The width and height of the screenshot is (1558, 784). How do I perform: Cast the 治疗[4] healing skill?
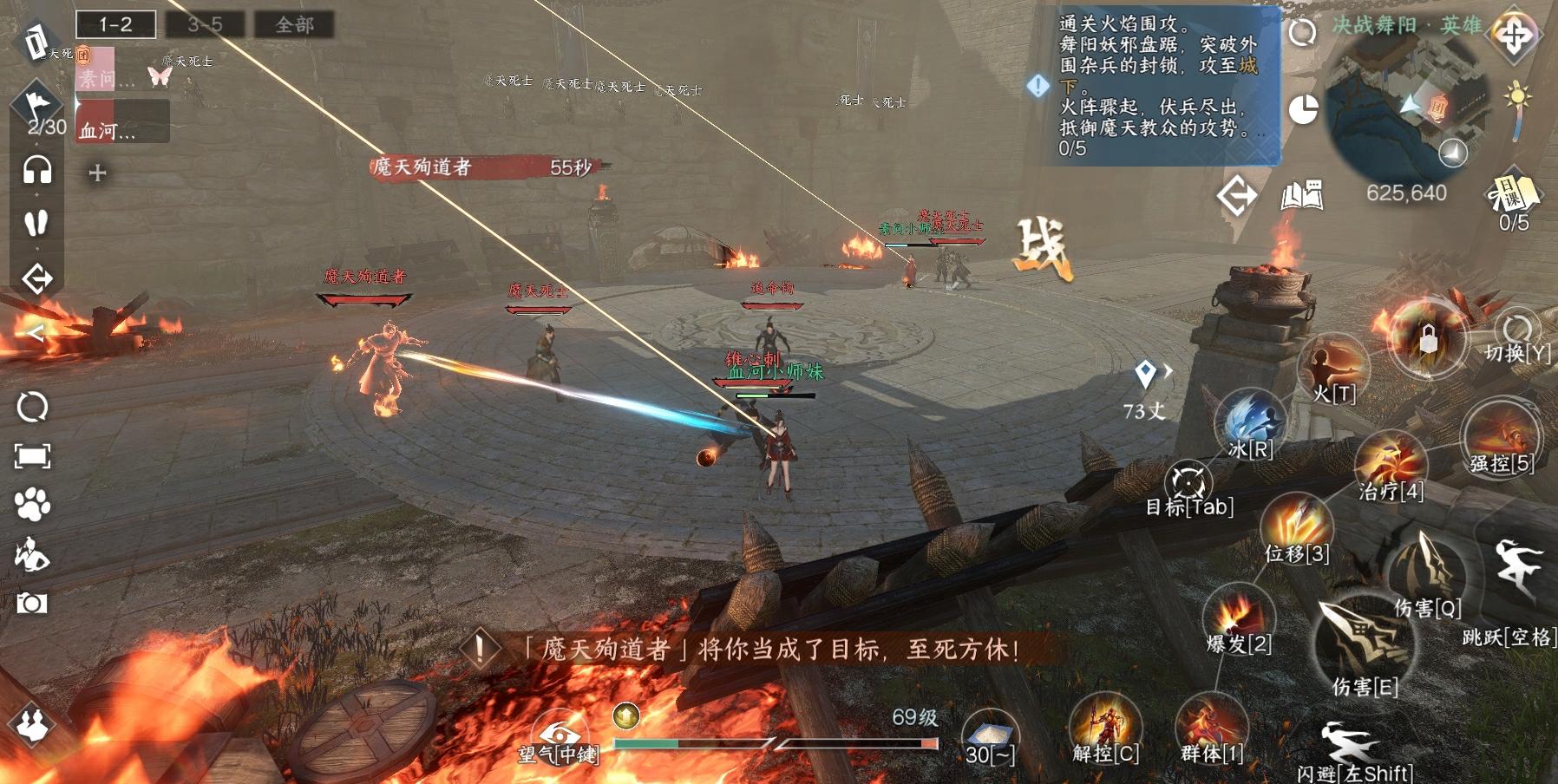1390,461
